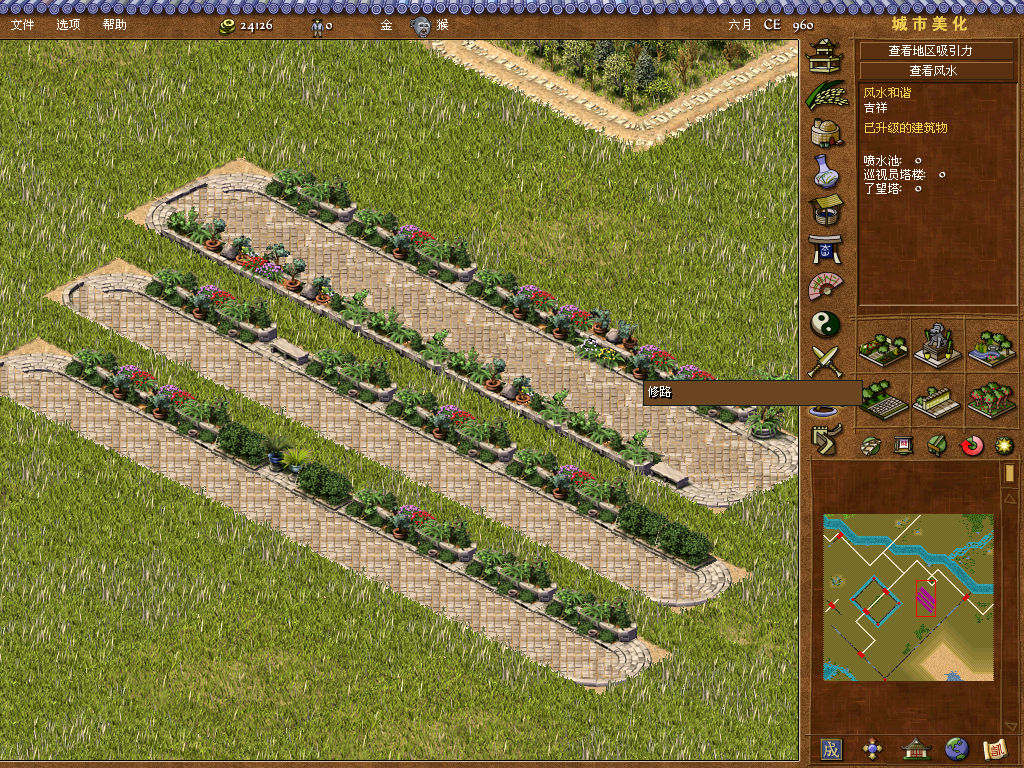Select the water well category icon
Viewport: 1024px width, 768px height.
(826, 210)
